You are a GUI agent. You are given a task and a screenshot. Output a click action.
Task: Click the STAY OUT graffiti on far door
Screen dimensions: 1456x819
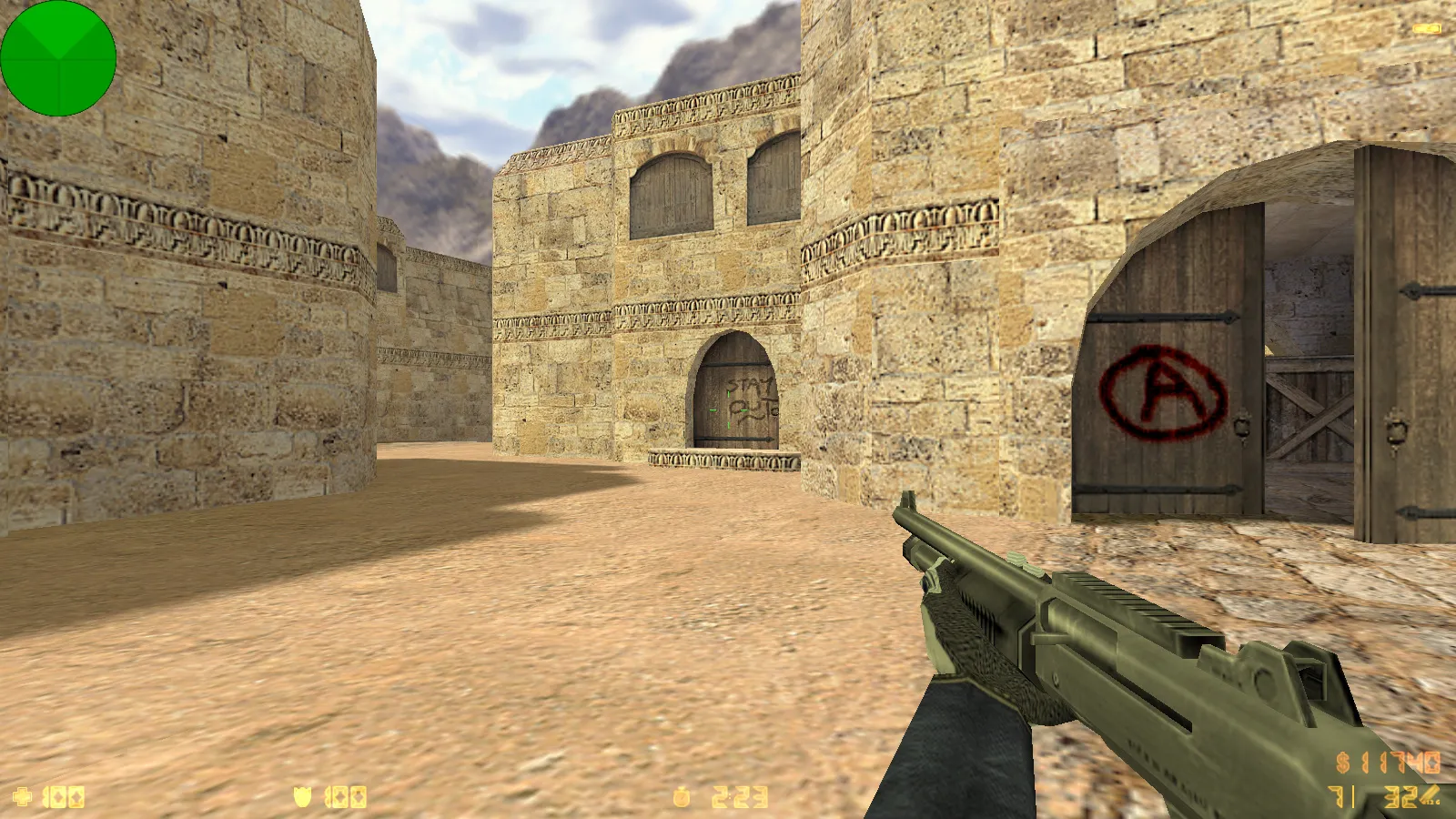749,394
